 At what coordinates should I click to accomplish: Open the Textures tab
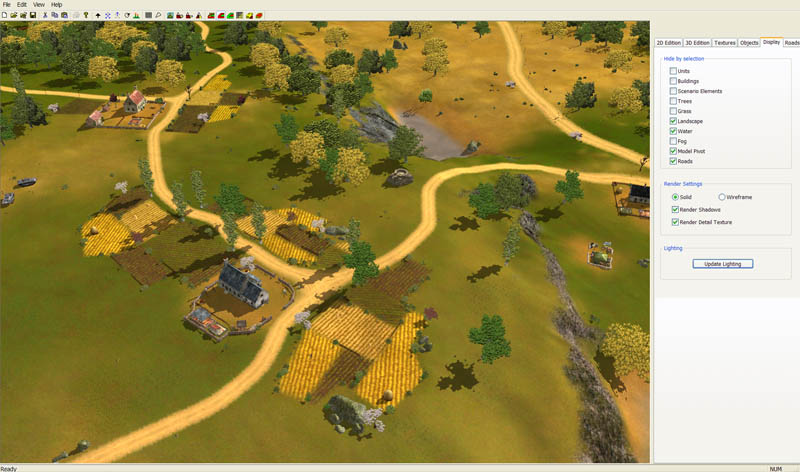coord(725,43)
